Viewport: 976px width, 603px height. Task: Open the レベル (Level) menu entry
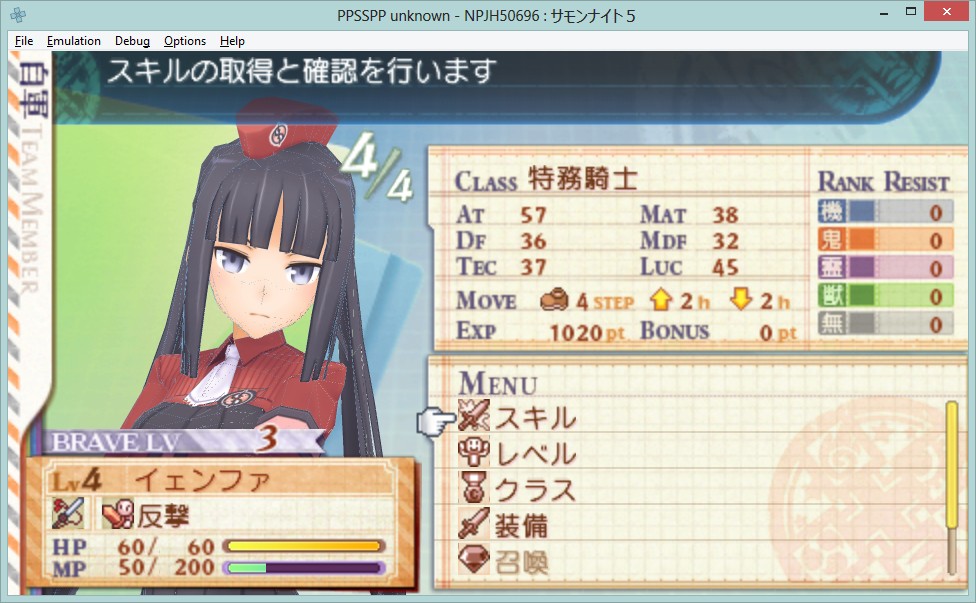pyautogui.click(x=534, y=453)
